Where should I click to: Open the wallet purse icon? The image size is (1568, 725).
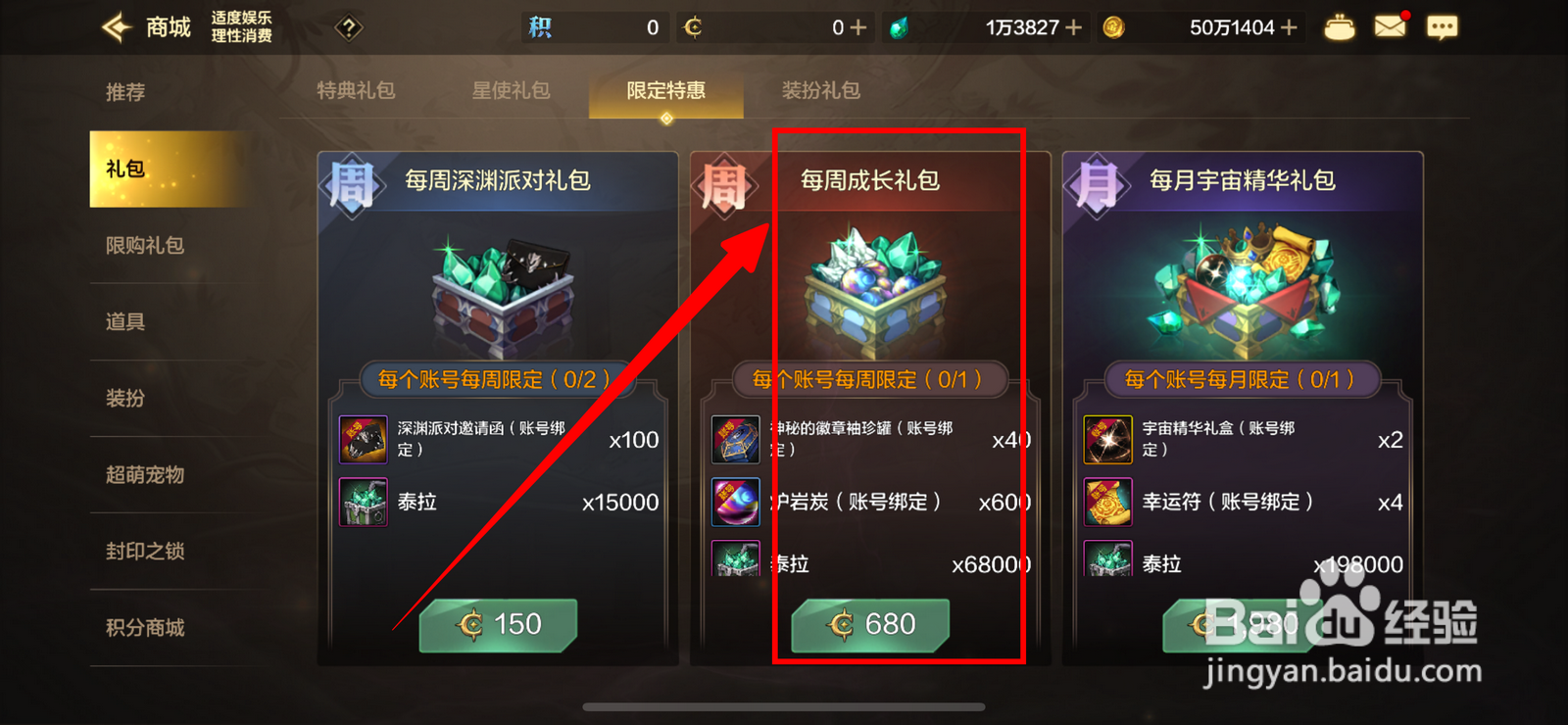(x=1340, y=27)
